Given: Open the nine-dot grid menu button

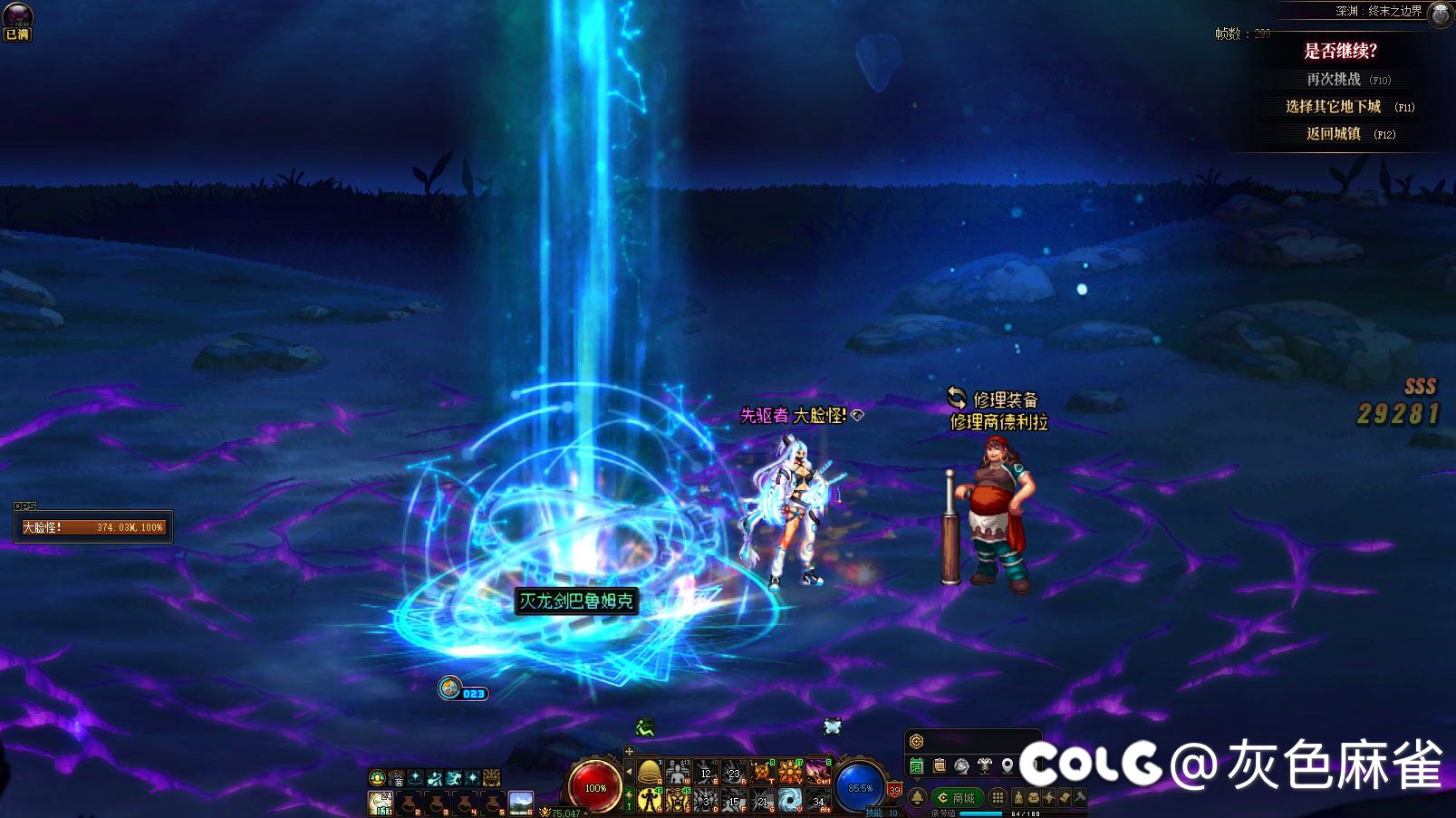Looking at the screenshot, I should (x=998, y=798).
